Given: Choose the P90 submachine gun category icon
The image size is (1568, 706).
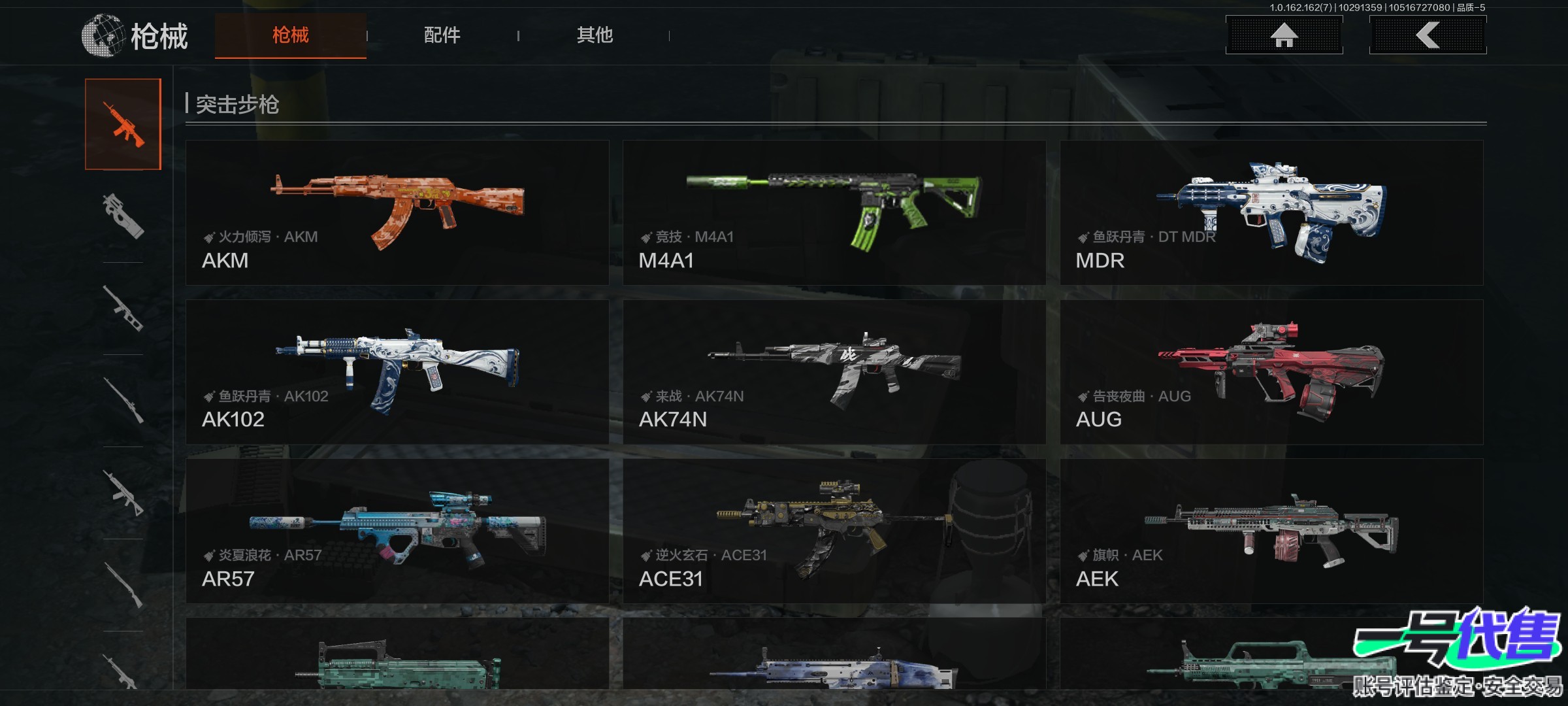Looking at the screenshot, I should point(123,216).
